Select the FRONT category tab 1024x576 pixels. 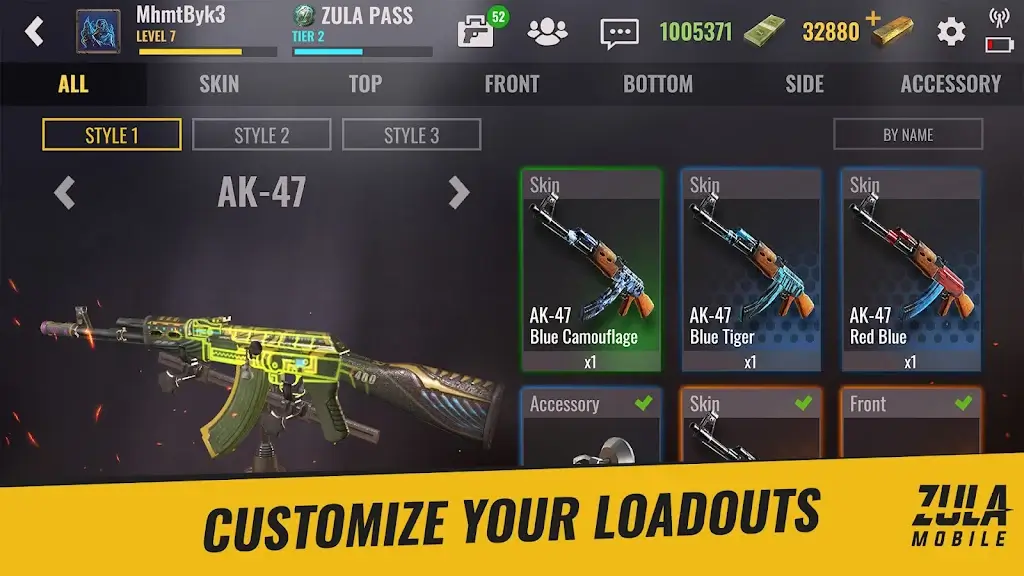(512, 84)
